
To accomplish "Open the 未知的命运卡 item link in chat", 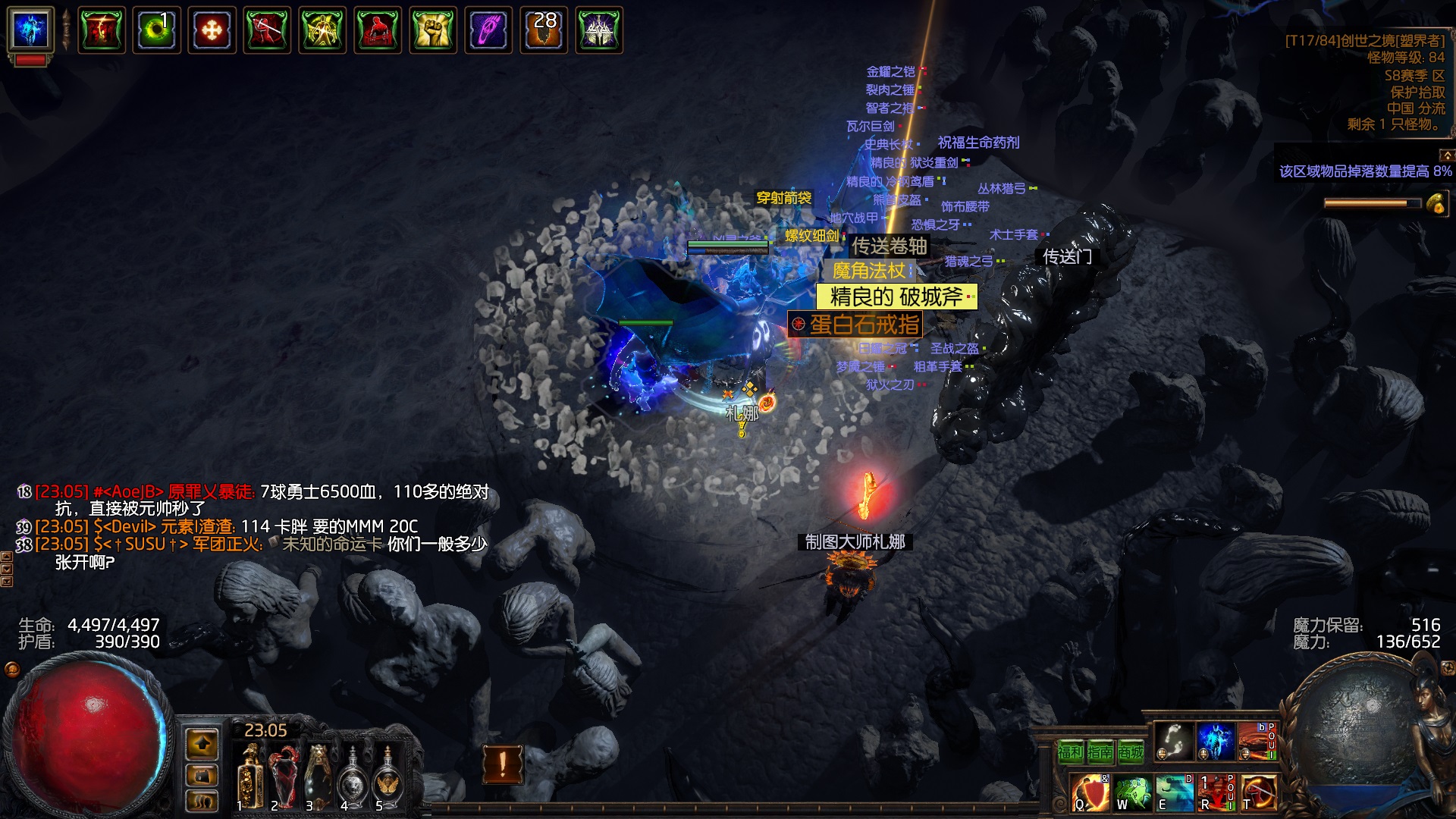I will coord(331,544).
